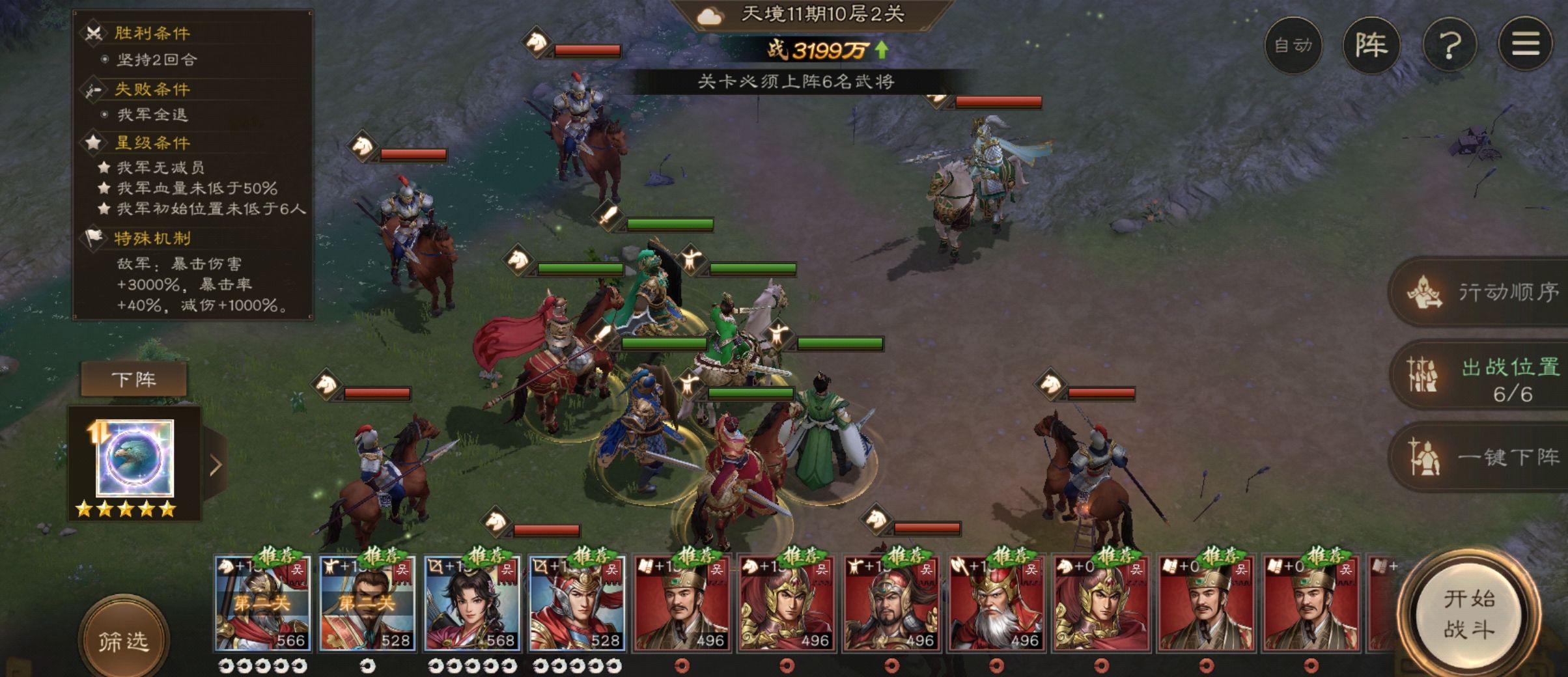Click the 下阵 withdraw button
Image resolution: width=1568 pixels, height=677 pixels.
(x=133, y=380)
